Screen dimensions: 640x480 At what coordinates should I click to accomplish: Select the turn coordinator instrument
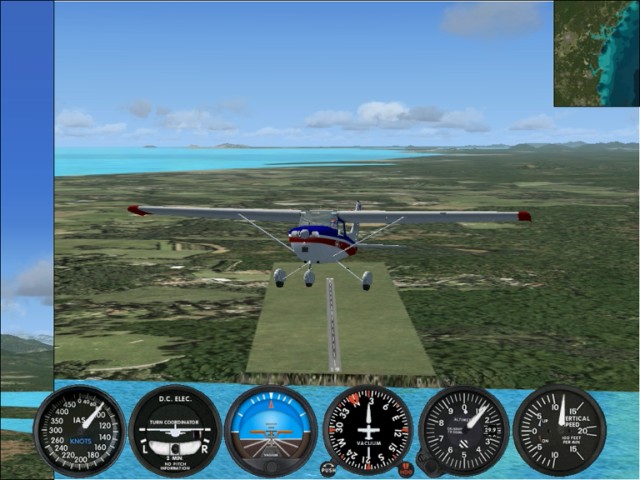(175, 430)
